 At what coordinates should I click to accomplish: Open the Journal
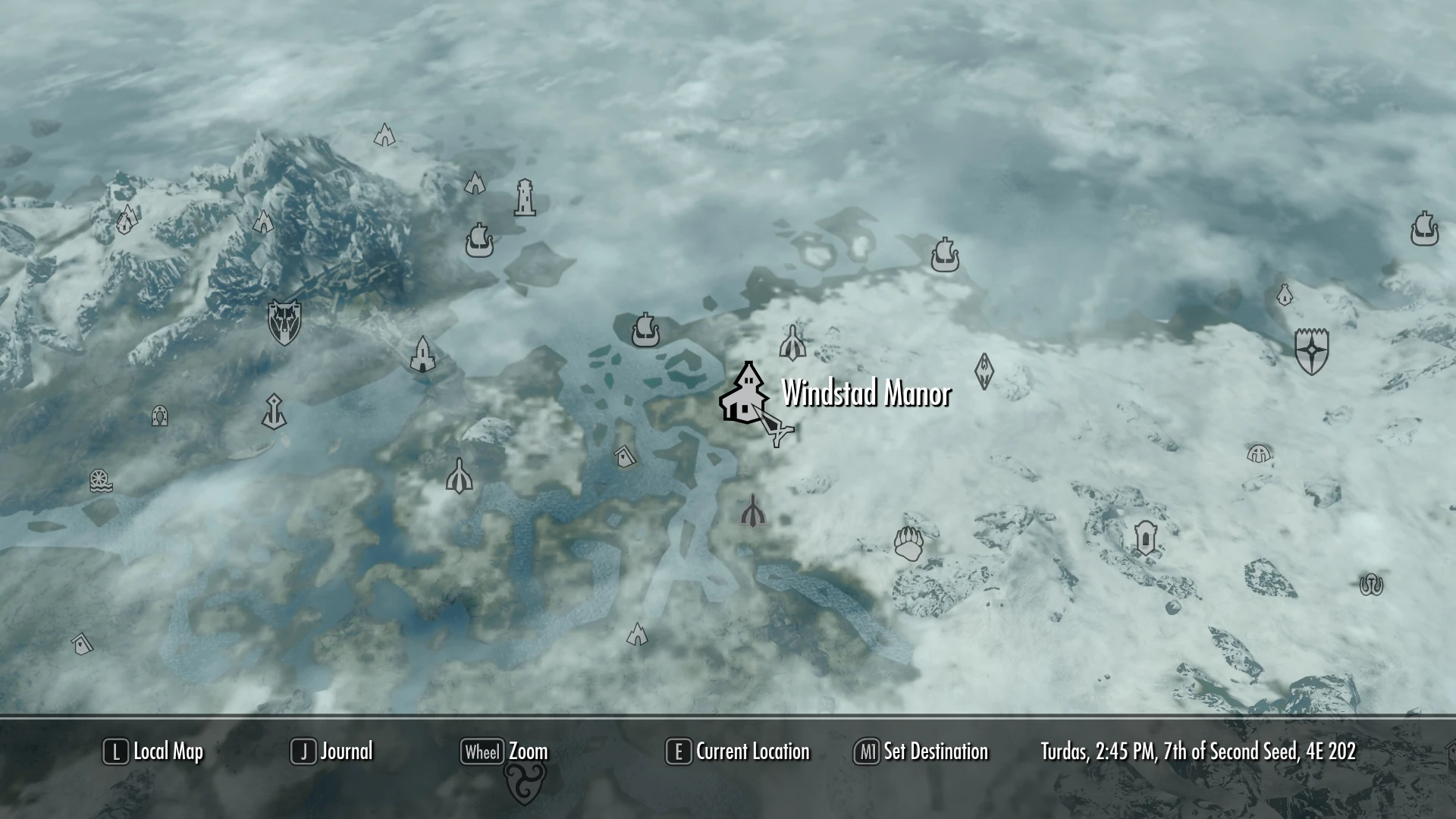click(331, 752)
